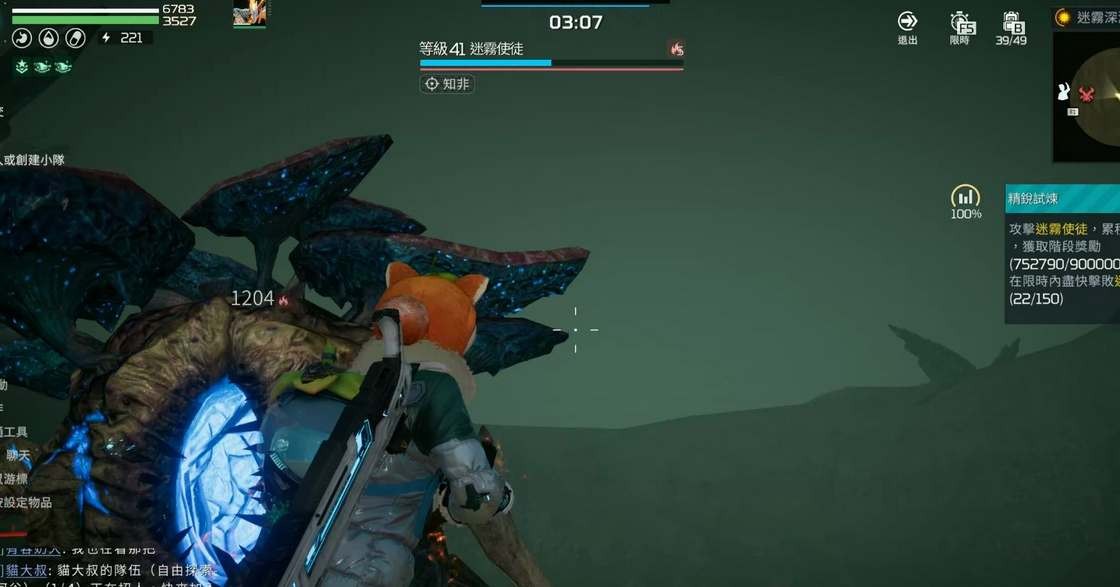This screenshot has height=587, width=1120.
Task: Open the 限時 timed event icon
Action: [960, 23]
